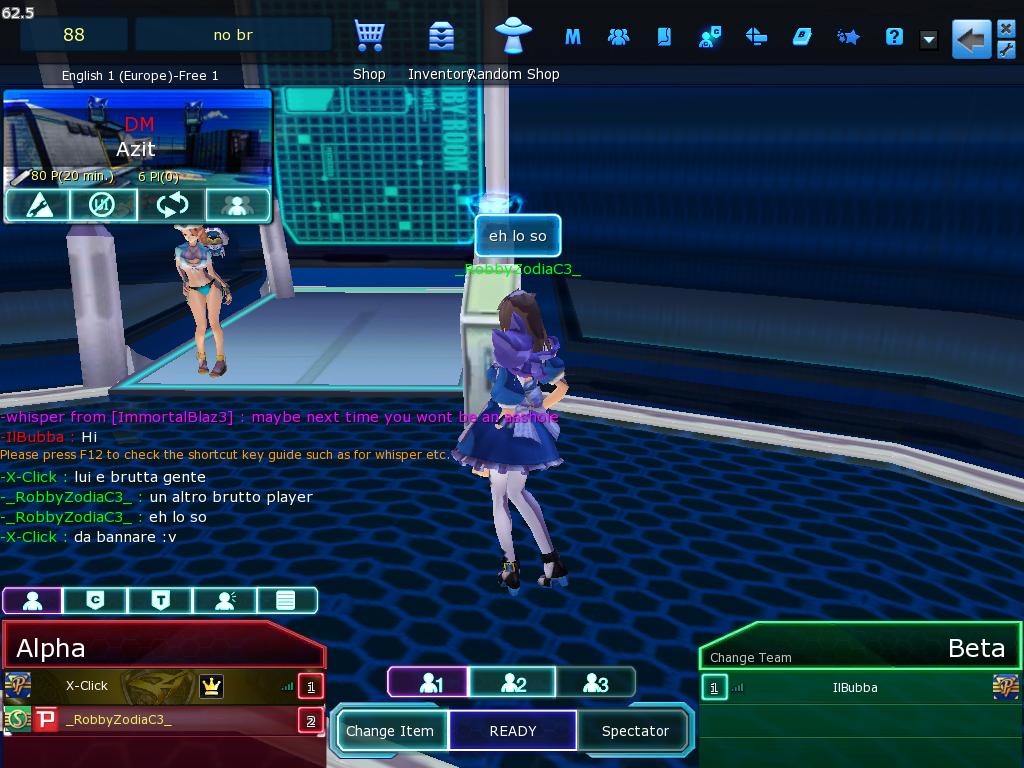This screenshot has height=768, width=1024.
Task: Open the friends group icon
Action: click(618, 37)
